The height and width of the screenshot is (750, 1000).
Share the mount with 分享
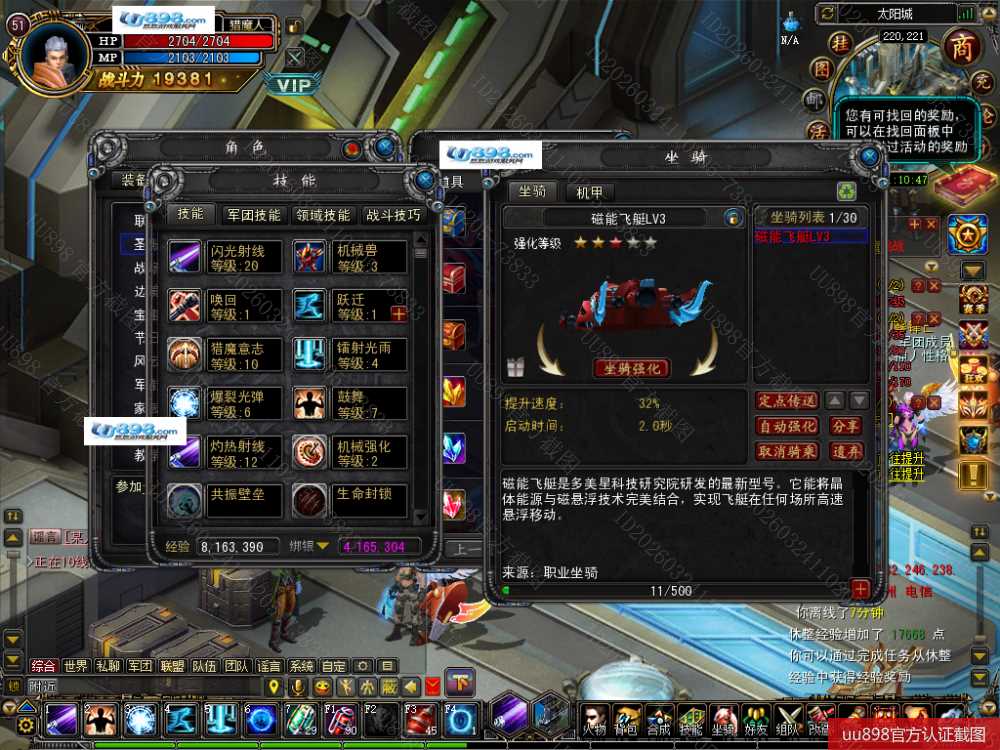[845, 426]
